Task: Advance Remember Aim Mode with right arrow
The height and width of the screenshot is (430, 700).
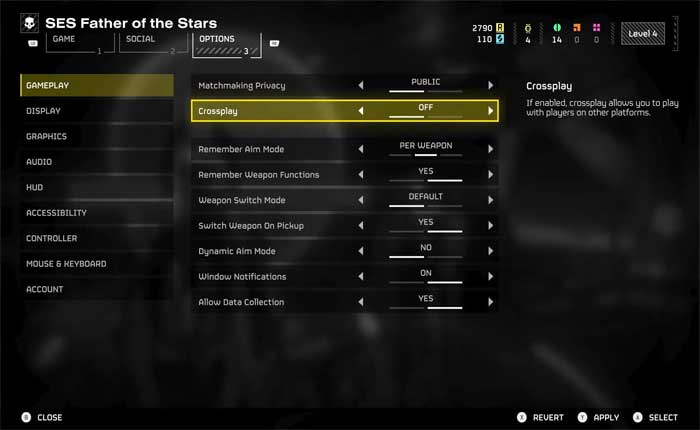Action: pyautogui.click(x=490, y=150)
